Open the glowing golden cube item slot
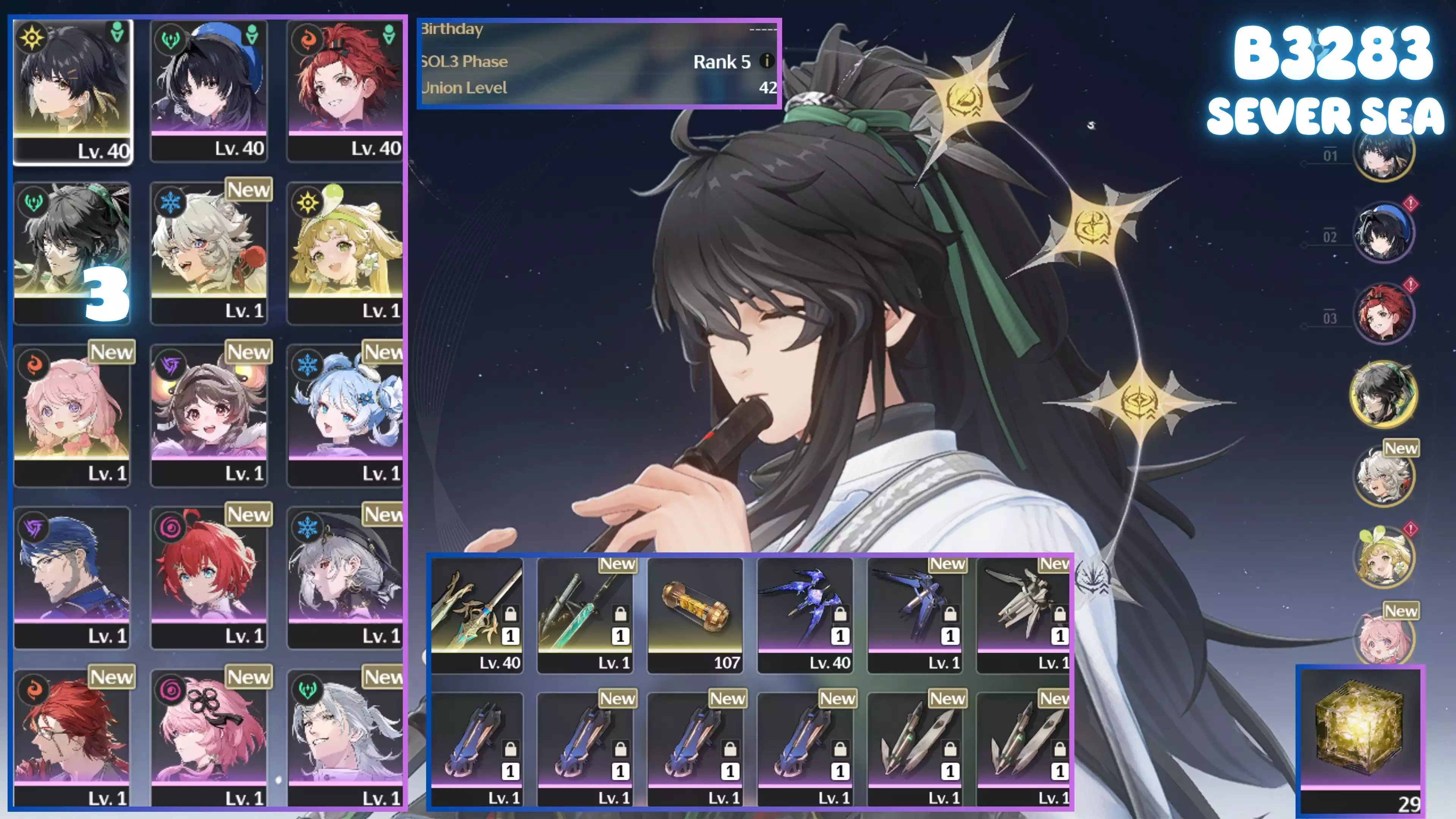 pyautogui.click(x=1360, y=737)
